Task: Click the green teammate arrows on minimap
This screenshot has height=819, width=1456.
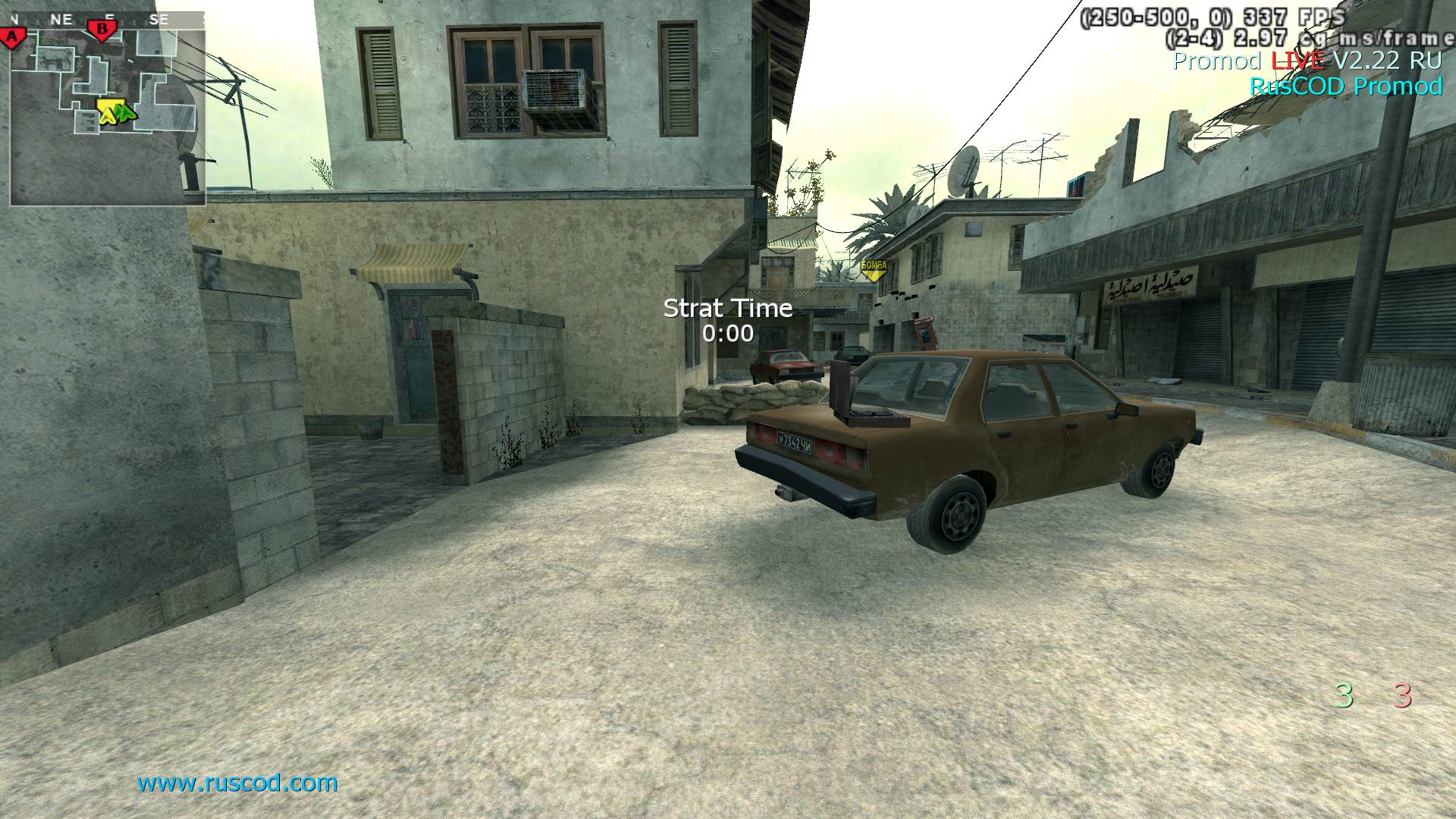Action: pyautogui.click(x=126, y=115)
